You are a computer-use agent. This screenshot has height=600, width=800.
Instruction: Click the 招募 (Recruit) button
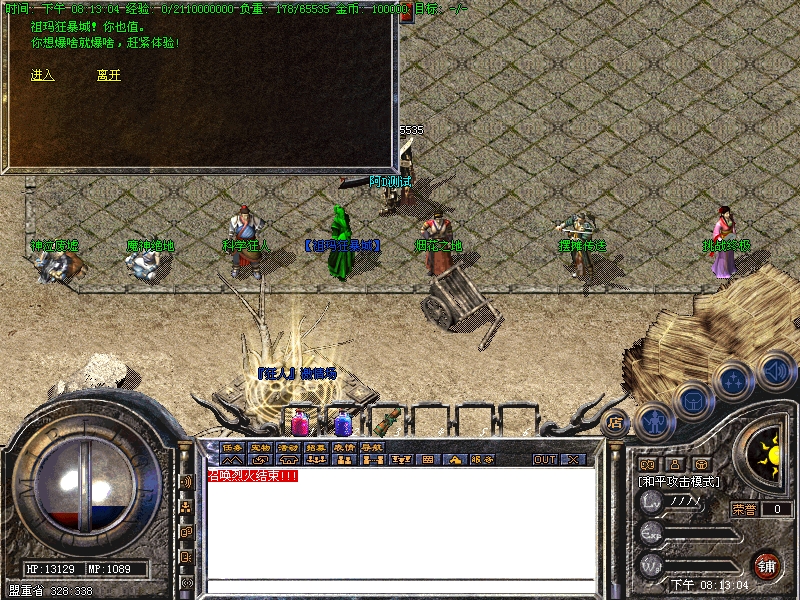click(316, 447)
